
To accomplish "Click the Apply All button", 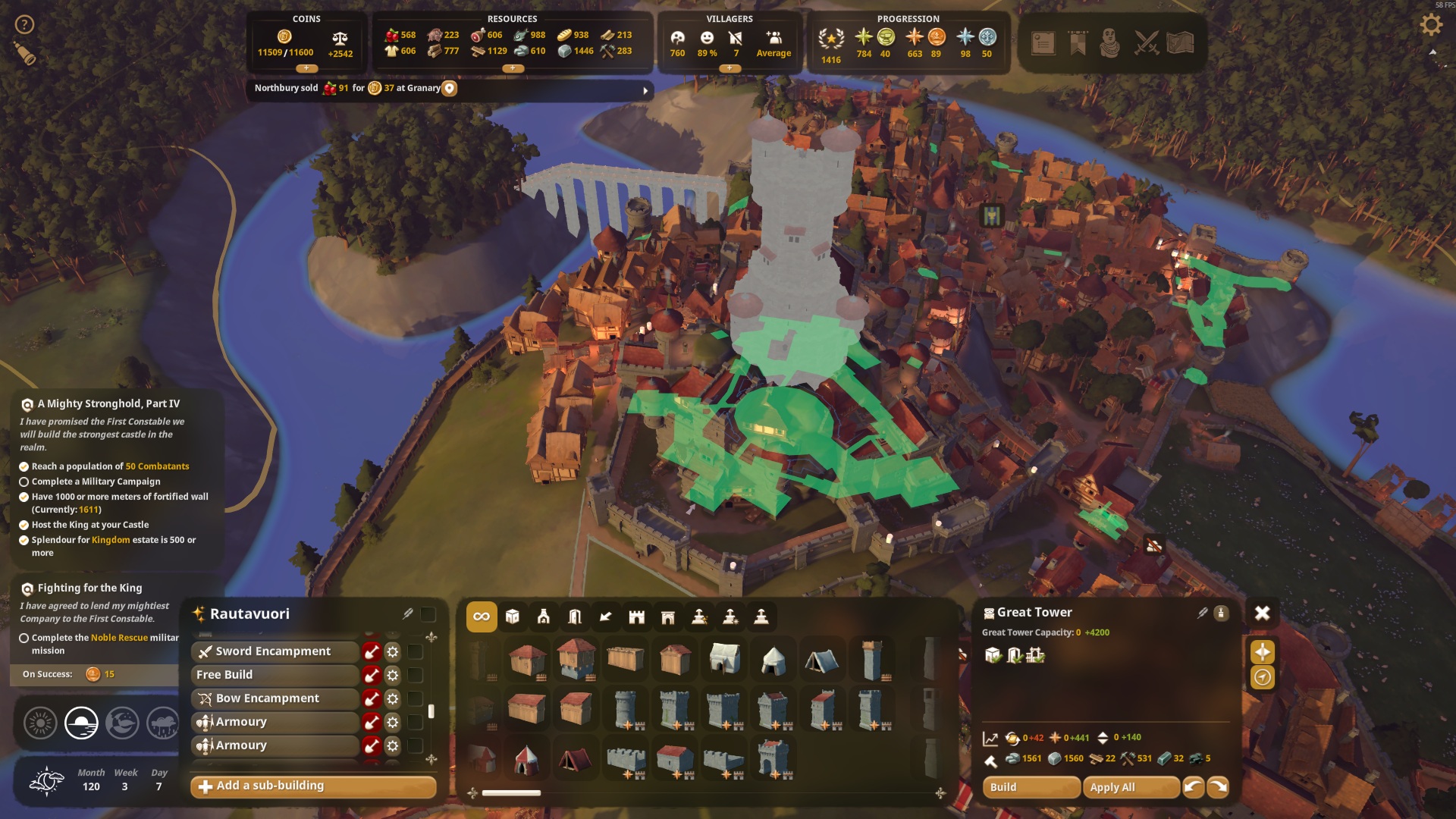I will click(x=1131, y=787).
